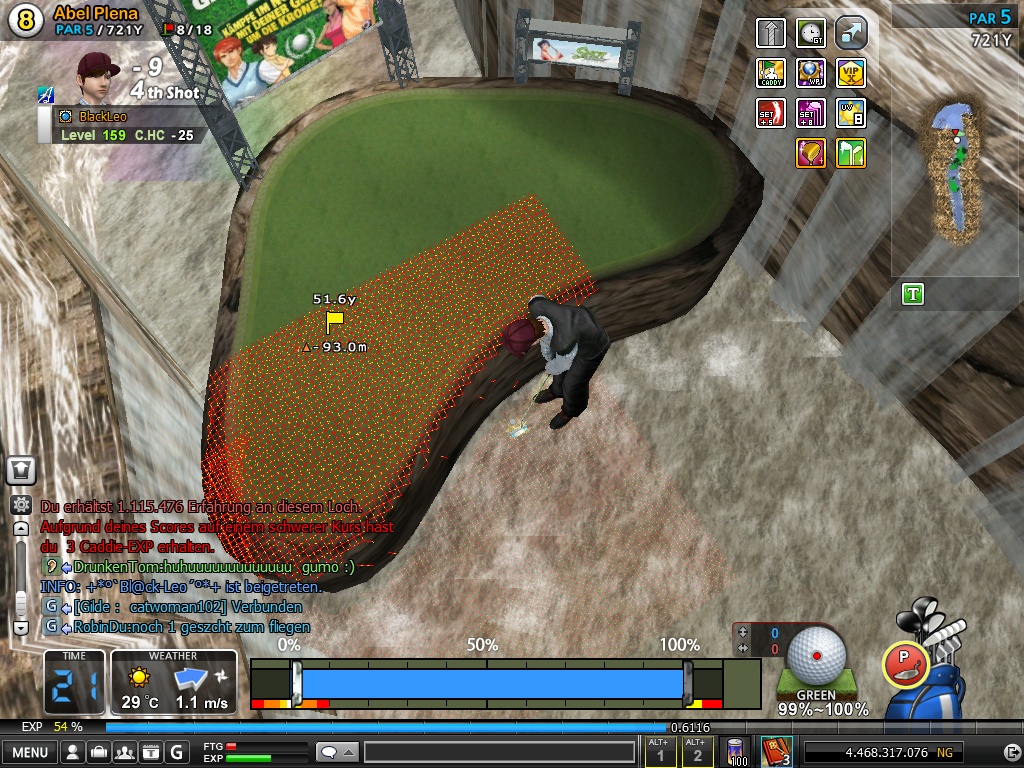Use the red book item slot

777,752
